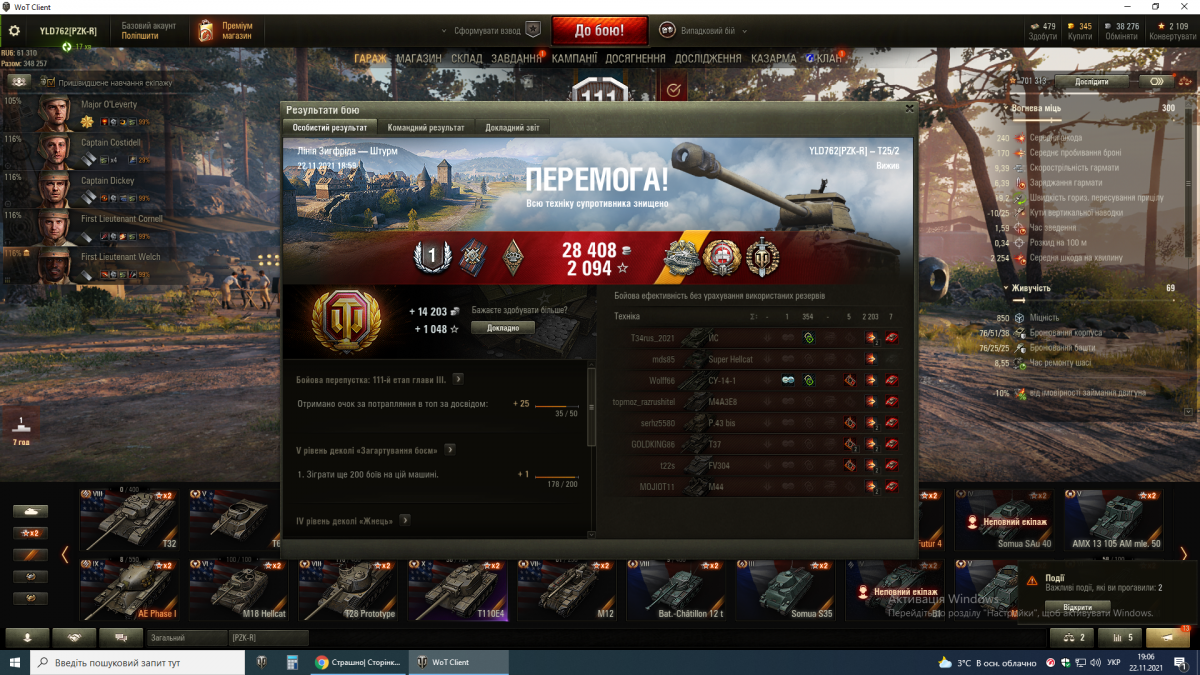This screenshot has height=675, width=1200.
Task: Open the ДОСЯГНЕННЯ achievements menu
Action: click(x=635, y=59)
